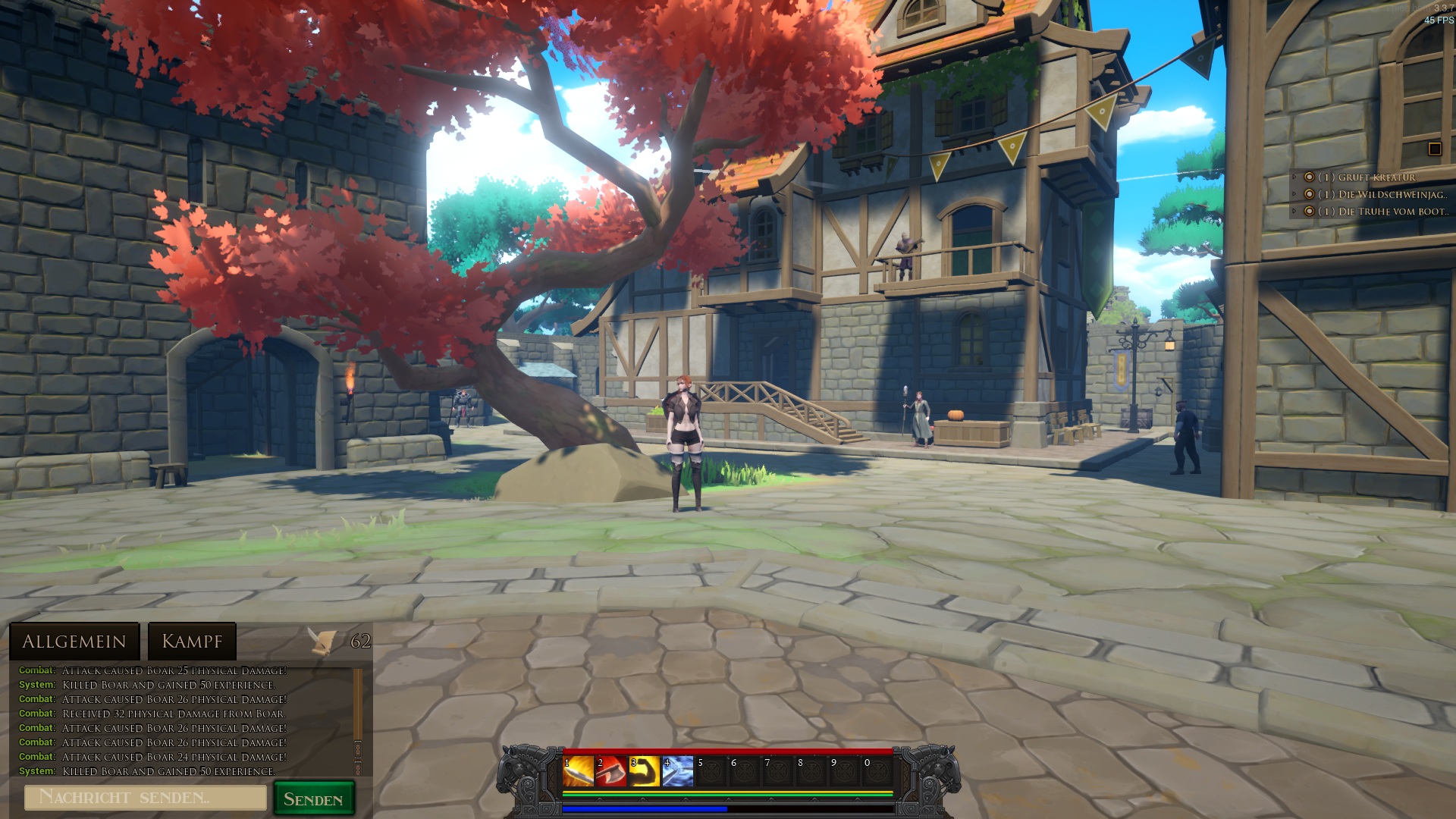Click the Senden button
This screenshot has height=819, width=1456.
point(313,799)
